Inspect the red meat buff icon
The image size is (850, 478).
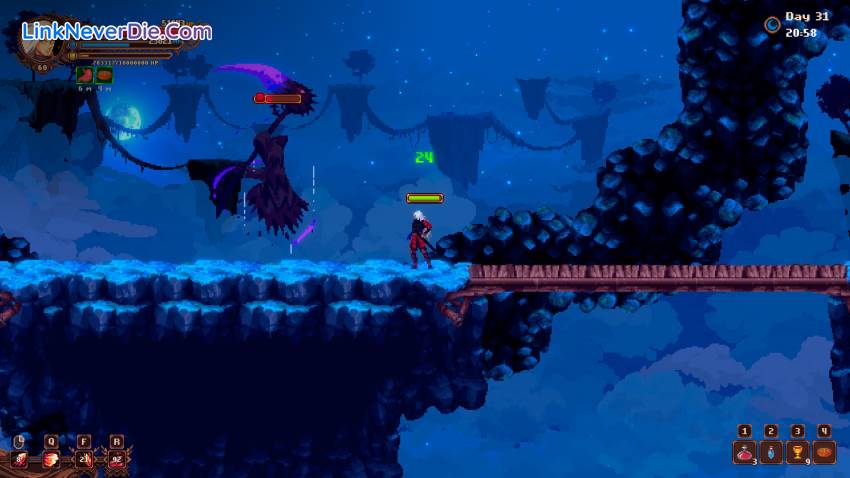85,74
